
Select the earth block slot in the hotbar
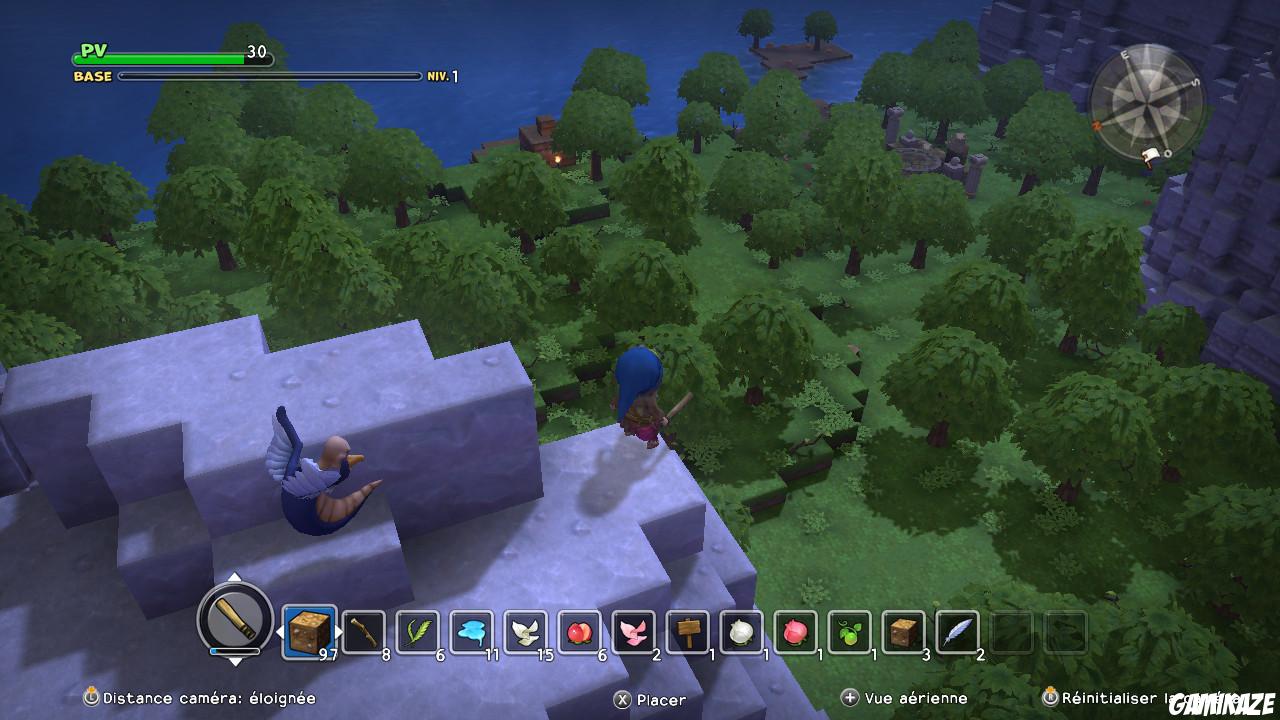(x=308, y=630)
